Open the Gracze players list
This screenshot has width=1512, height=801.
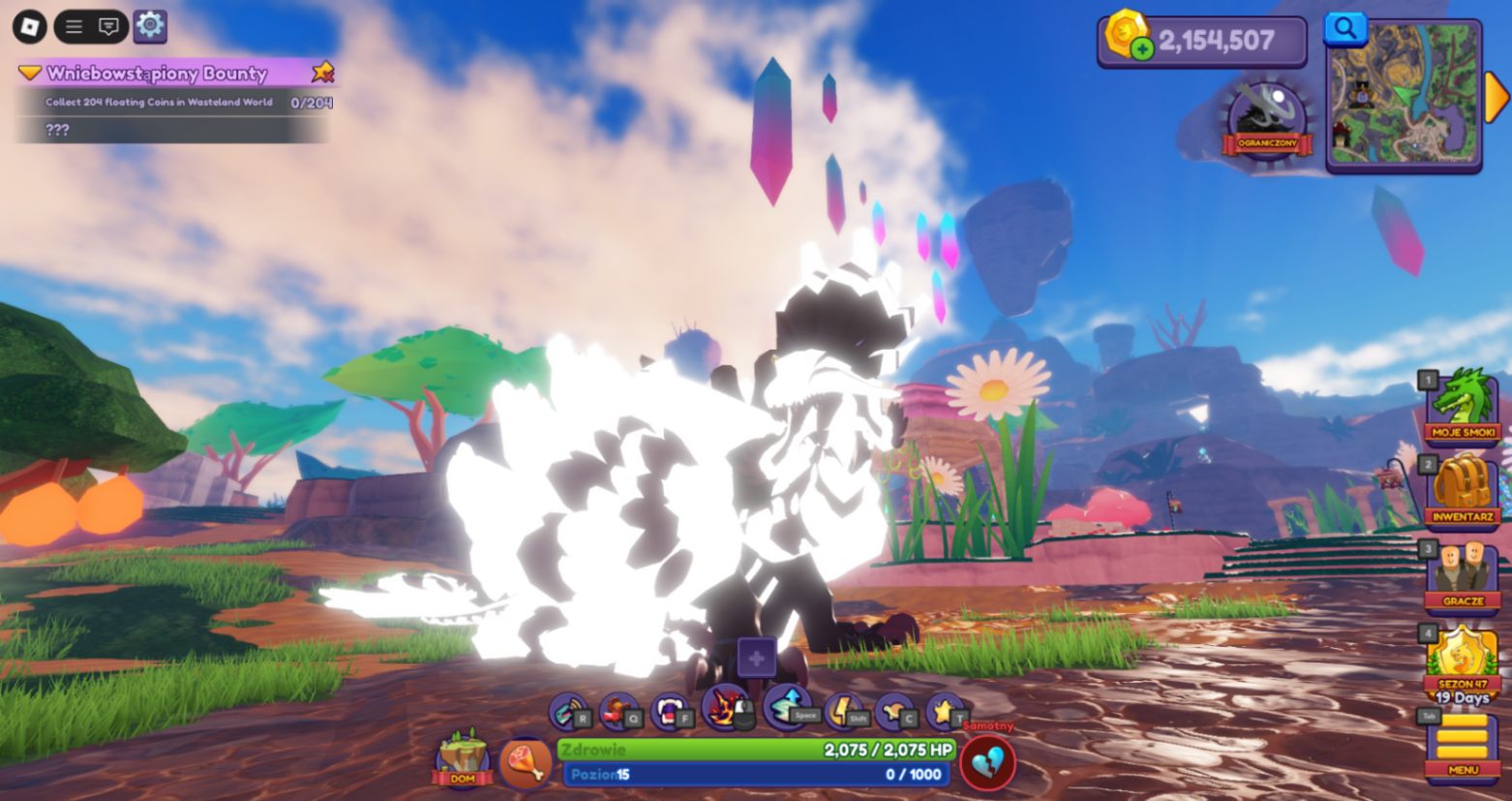tap(1465, 571)
